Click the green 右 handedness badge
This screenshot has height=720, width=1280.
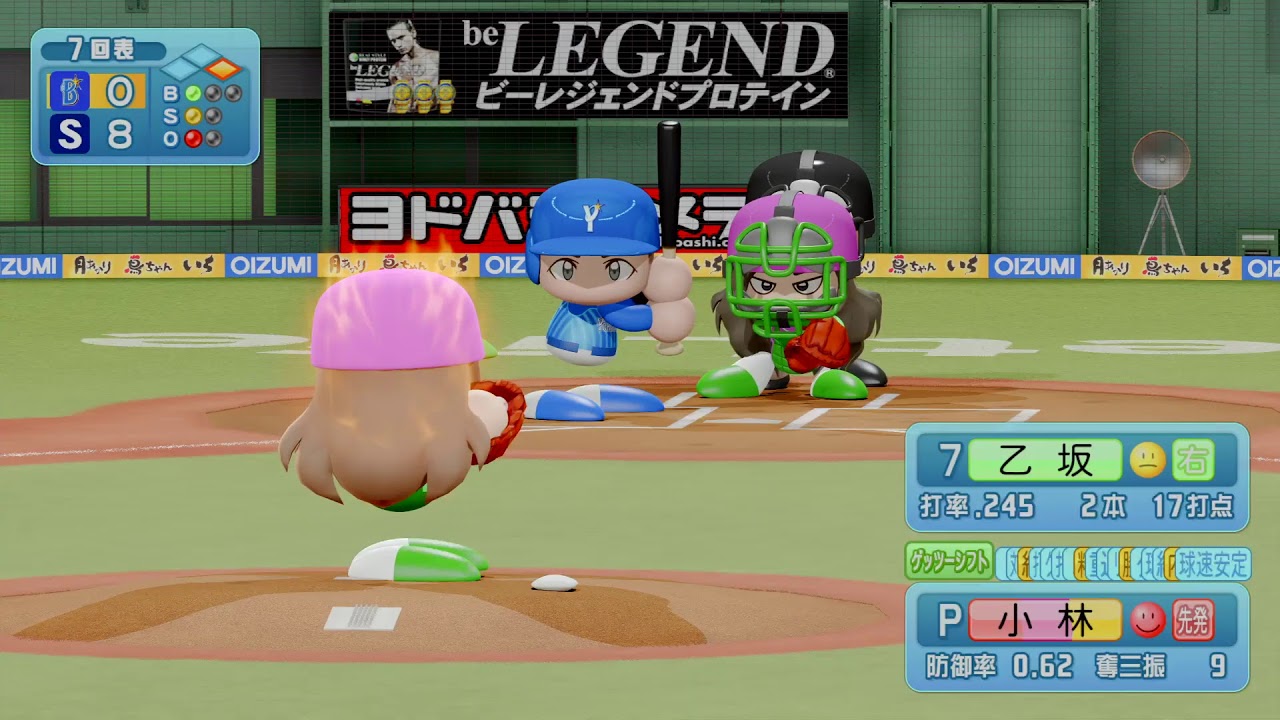(x=1192, y=461)
